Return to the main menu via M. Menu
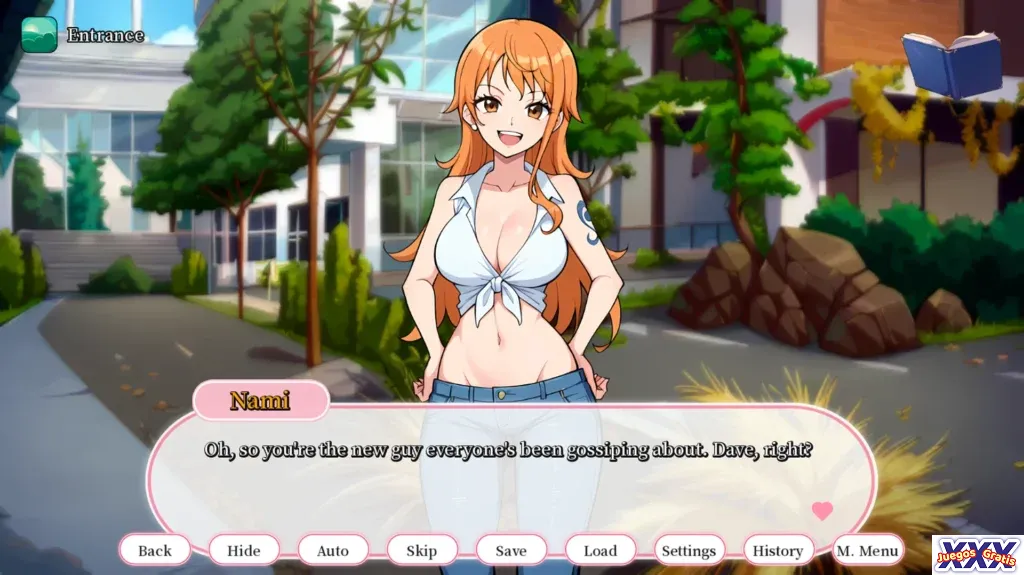The image size is (1024, 575). pyautogui.click(x=868, y=550)
